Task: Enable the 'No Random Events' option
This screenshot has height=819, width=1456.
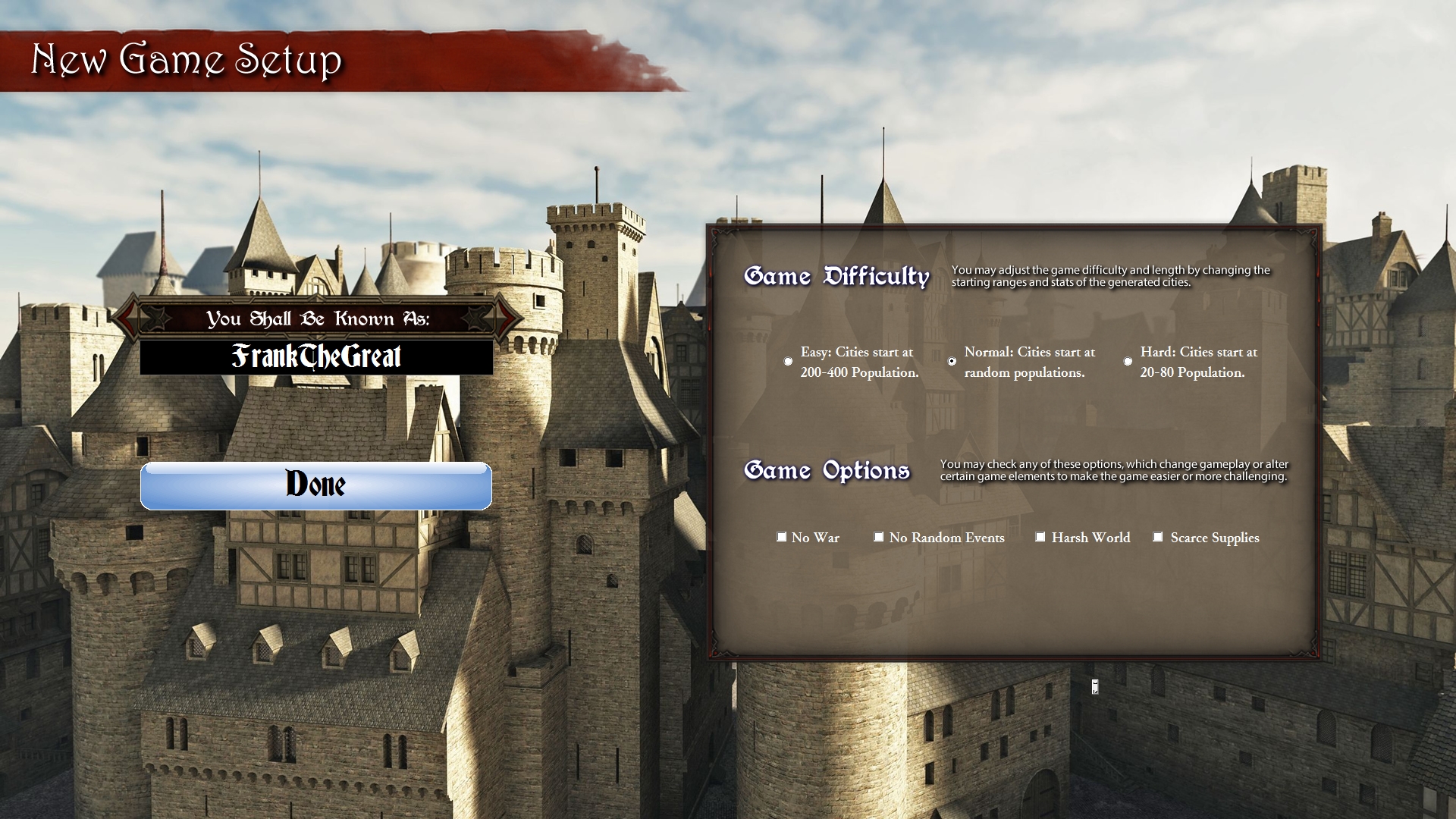Action: [x=879, y=537]
